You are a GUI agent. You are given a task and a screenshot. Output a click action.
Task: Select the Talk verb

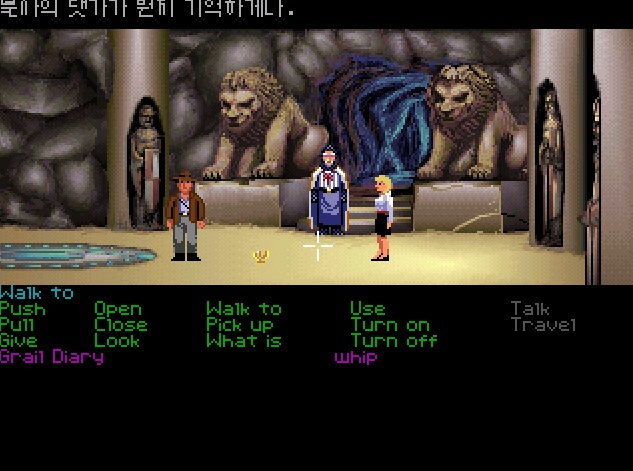click(x=530, y=309)
